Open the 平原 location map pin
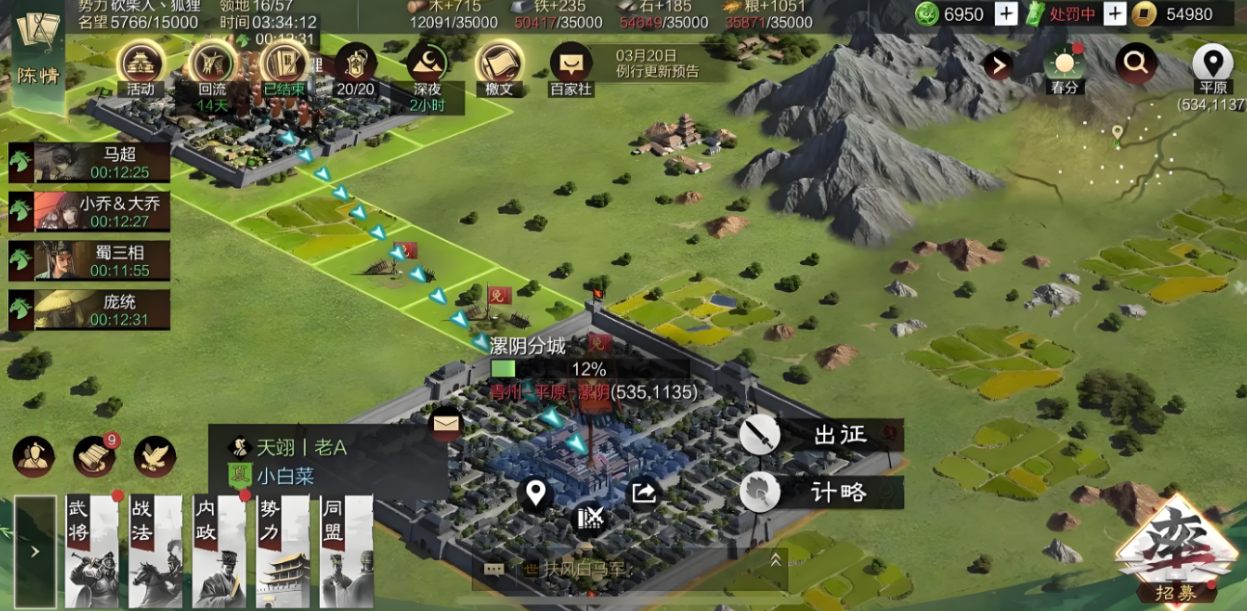The width and height of the screenshot is (1247, 611). [x=1212, y=68]
